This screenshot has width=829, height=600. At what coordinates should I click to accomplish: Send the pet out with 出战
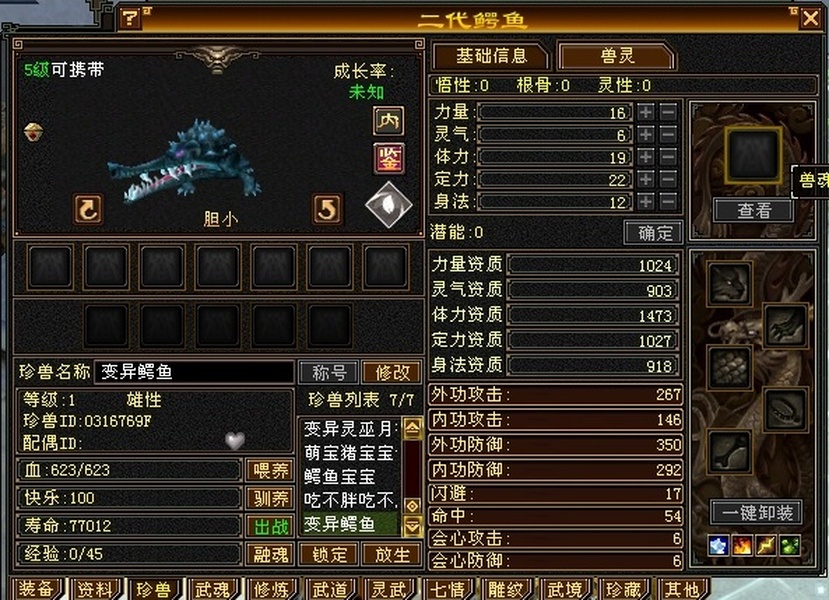[x=269, y=526]
